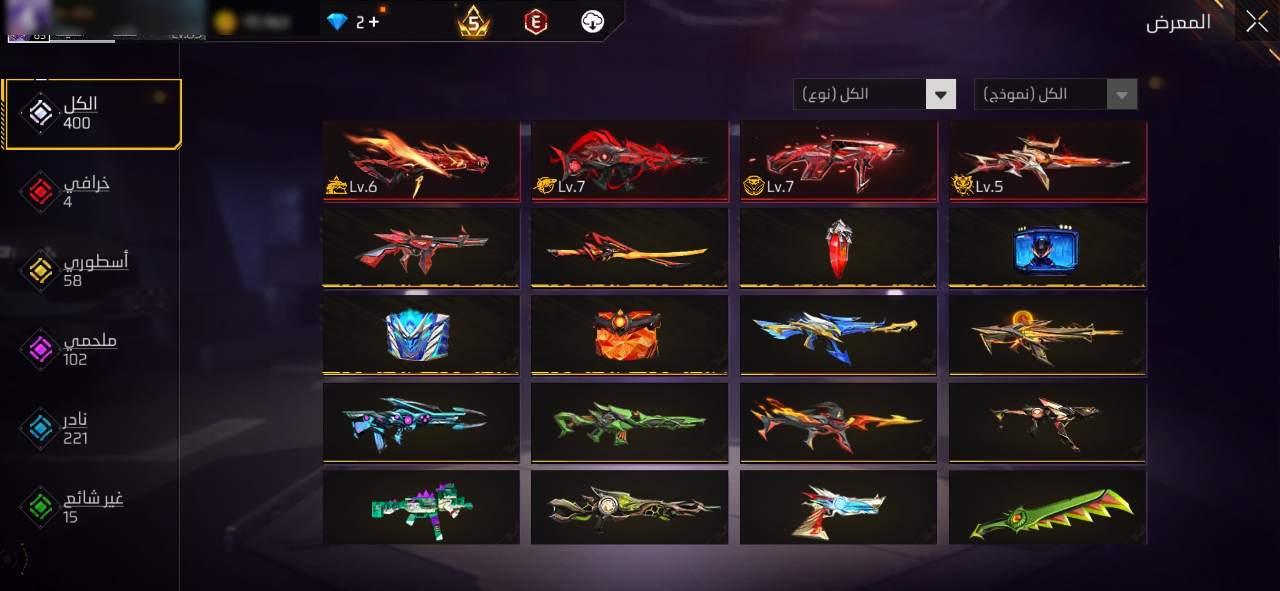Screen dimensions: 1280x591
Task: Open the gold crown rank 5 badge
Action: click(x=474, y=22)
